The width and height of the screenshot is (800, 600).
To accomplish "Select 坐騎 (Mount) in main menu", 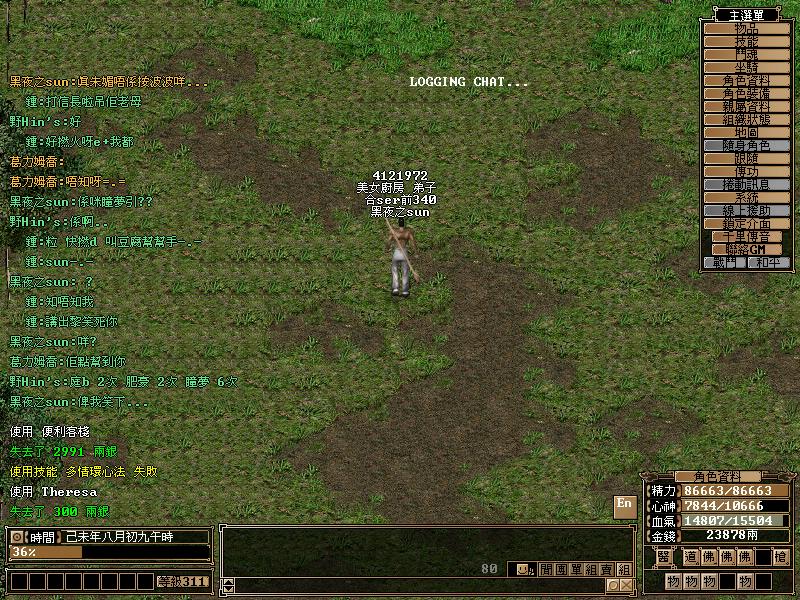I will (x=746, y=67).
